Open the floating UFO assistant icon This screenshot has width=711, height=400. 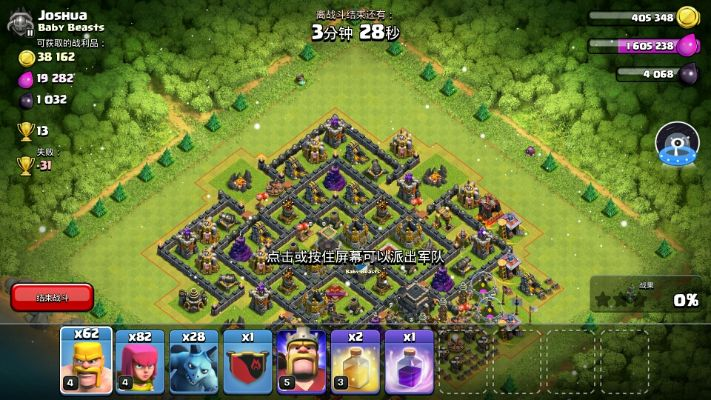tap(676, 144)
